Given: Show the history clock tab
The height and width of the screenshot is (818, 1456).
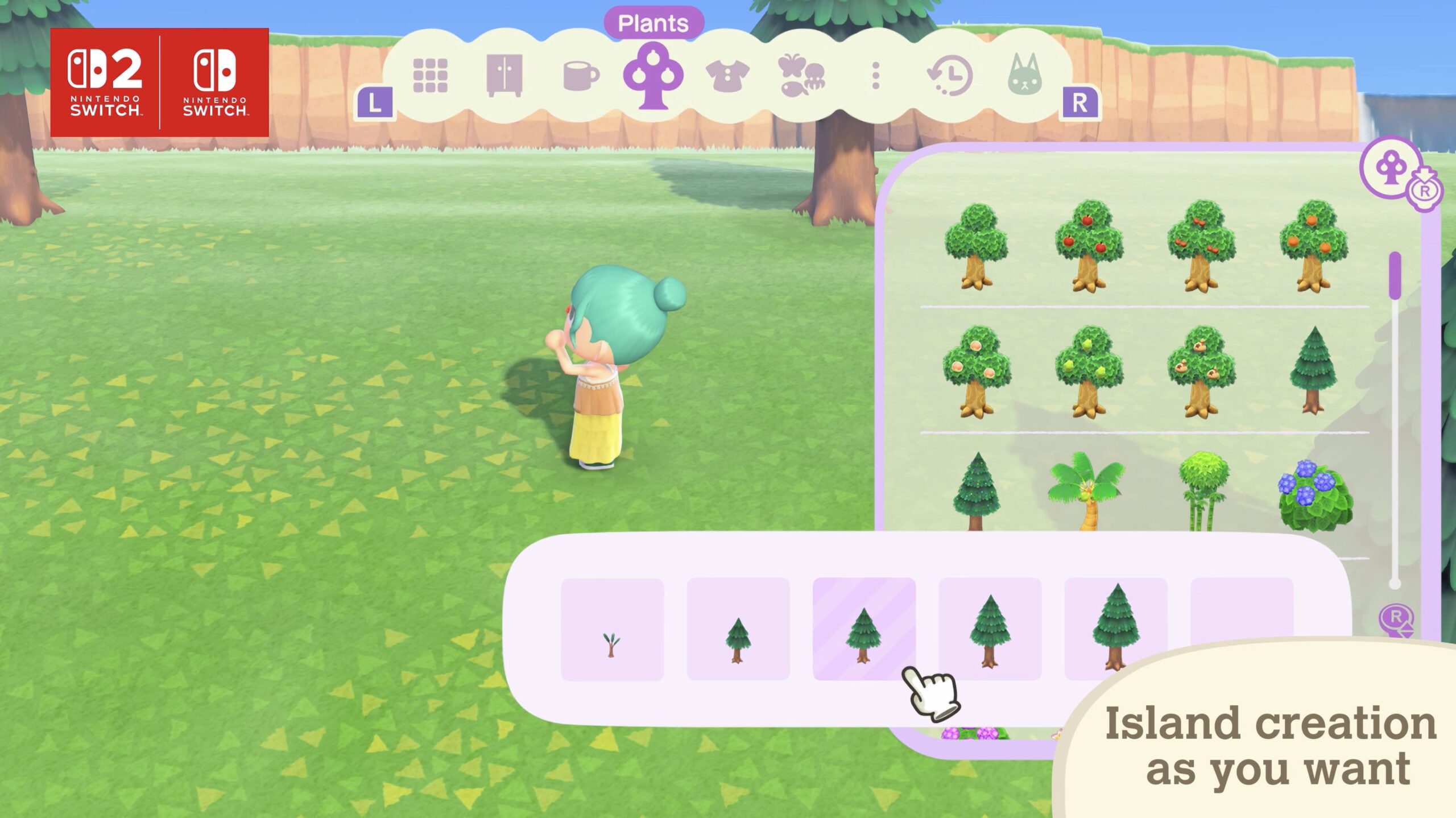Looking at the screenshot, I should (950, 76).
